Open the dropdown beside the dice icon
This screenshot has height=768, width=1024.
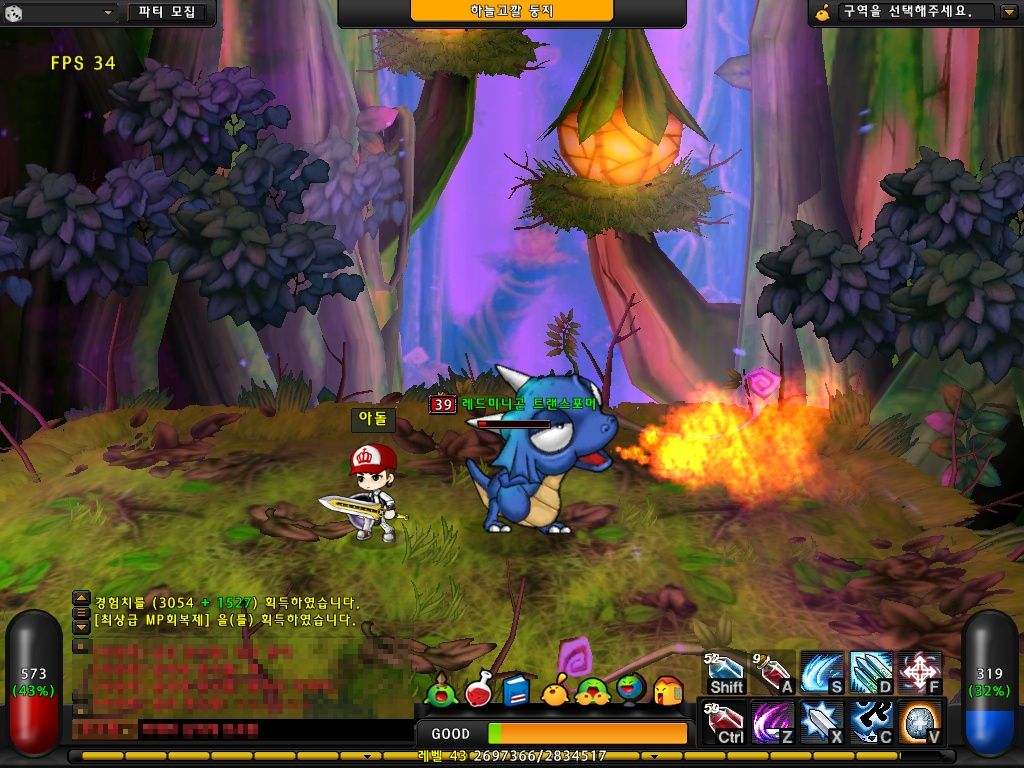pyautogui.click(x=109, y=13)
